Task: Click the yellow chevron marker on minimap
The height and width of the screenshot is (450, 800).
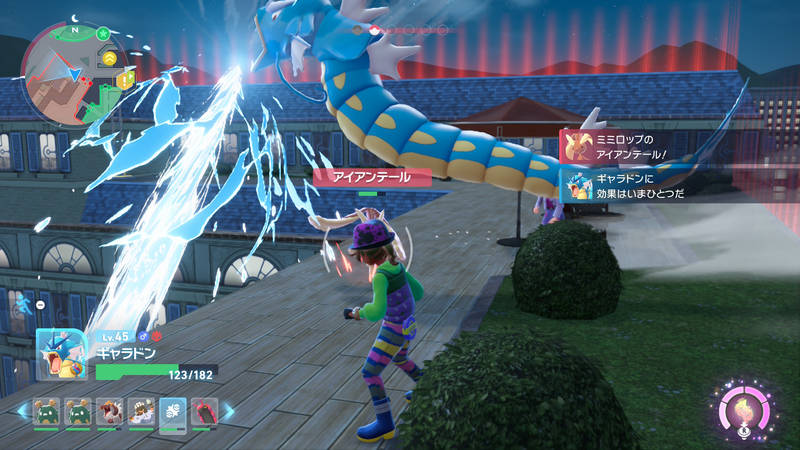Action: [108, 60]
